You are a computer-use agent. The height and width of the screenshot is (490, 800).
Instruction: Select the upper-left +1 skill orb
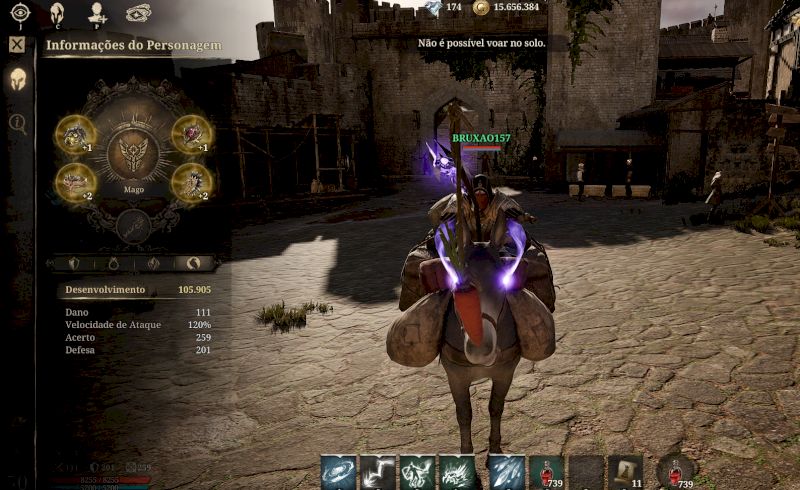coord(75,134)
